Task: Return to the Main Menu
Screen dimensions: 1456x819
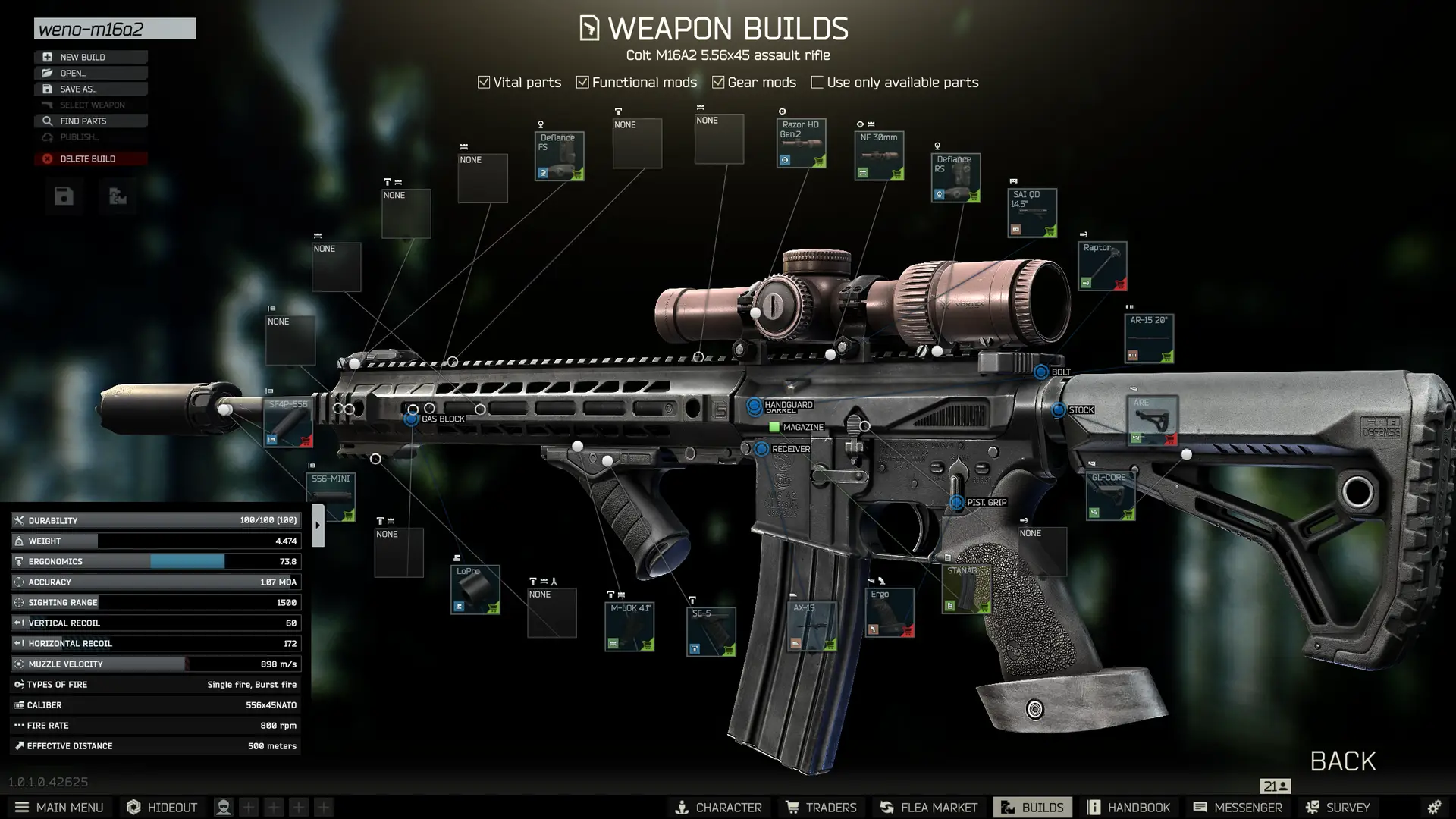Action: 59,808
